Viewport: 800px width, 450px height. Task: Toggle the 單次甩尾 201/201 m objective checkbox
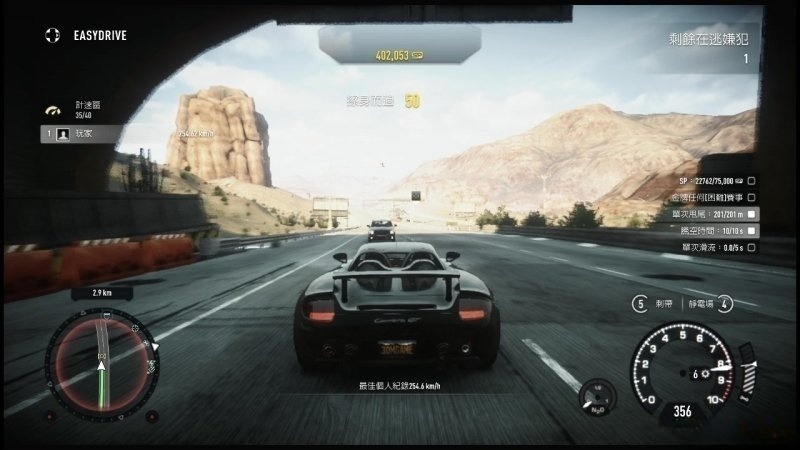(x=751, y=214)
